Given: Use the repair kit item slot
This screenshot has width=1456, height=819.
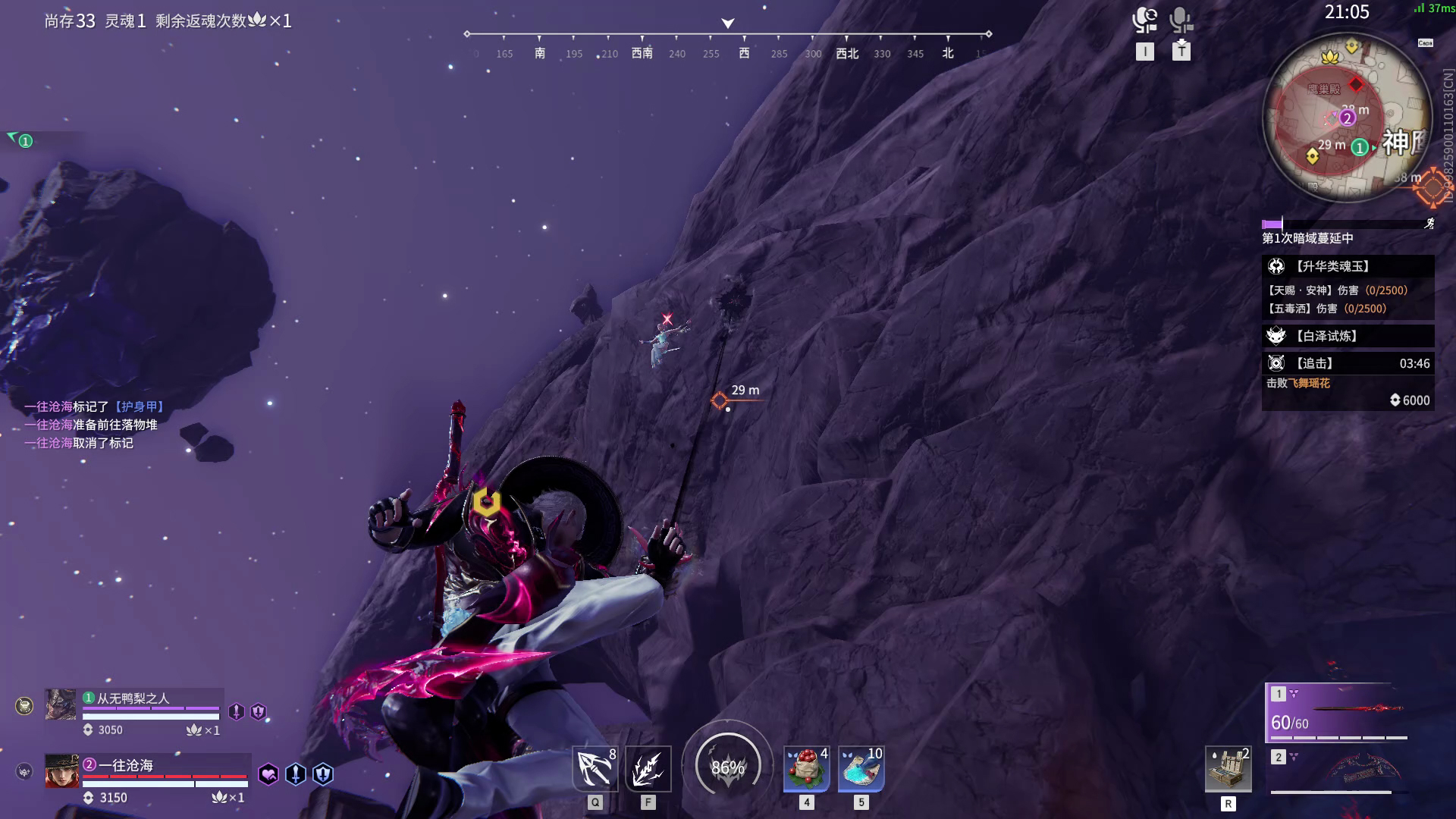Looking at the screenshot, I should (1228, 769).
